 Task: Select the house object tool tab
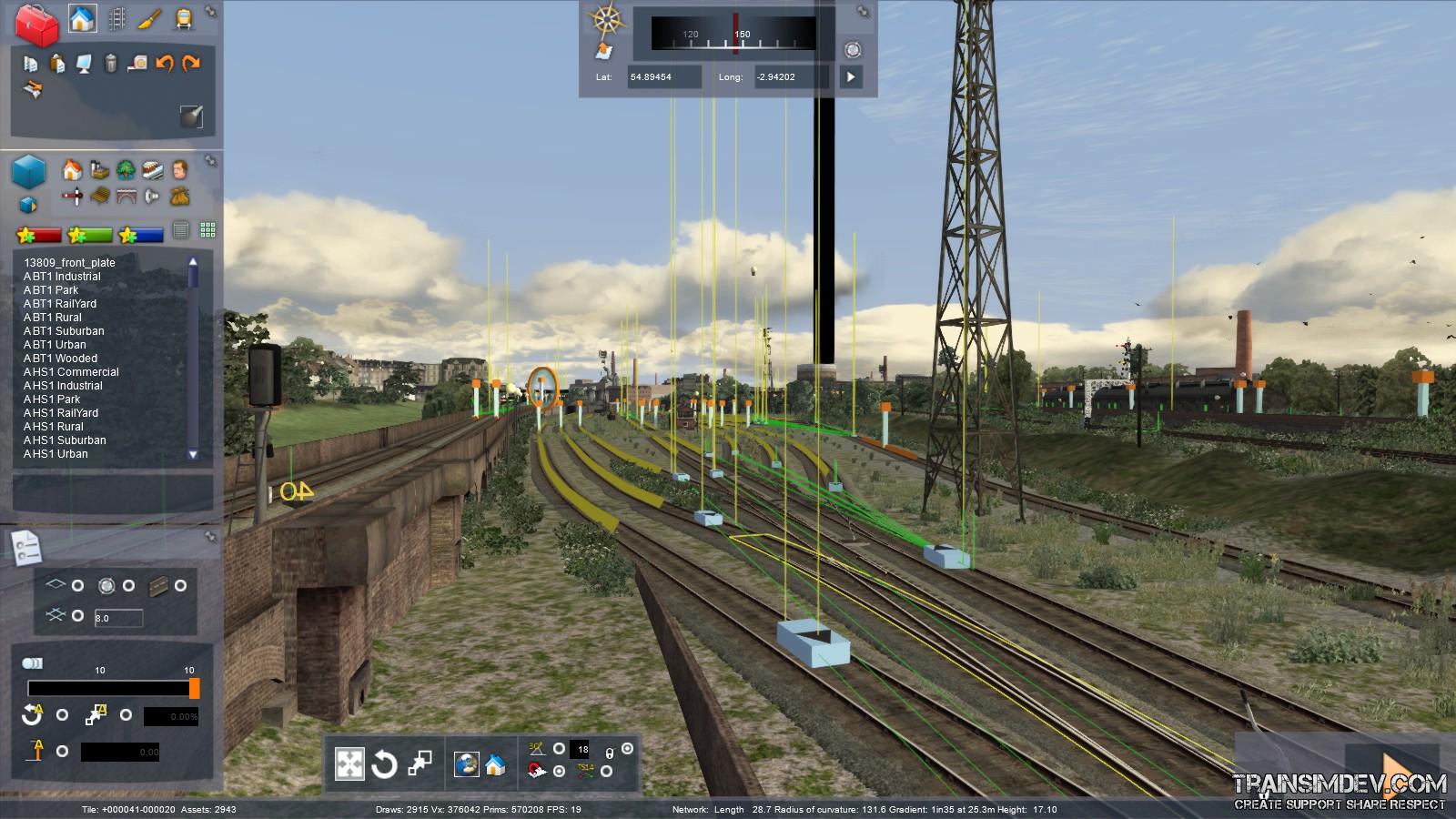click(82, 19)
